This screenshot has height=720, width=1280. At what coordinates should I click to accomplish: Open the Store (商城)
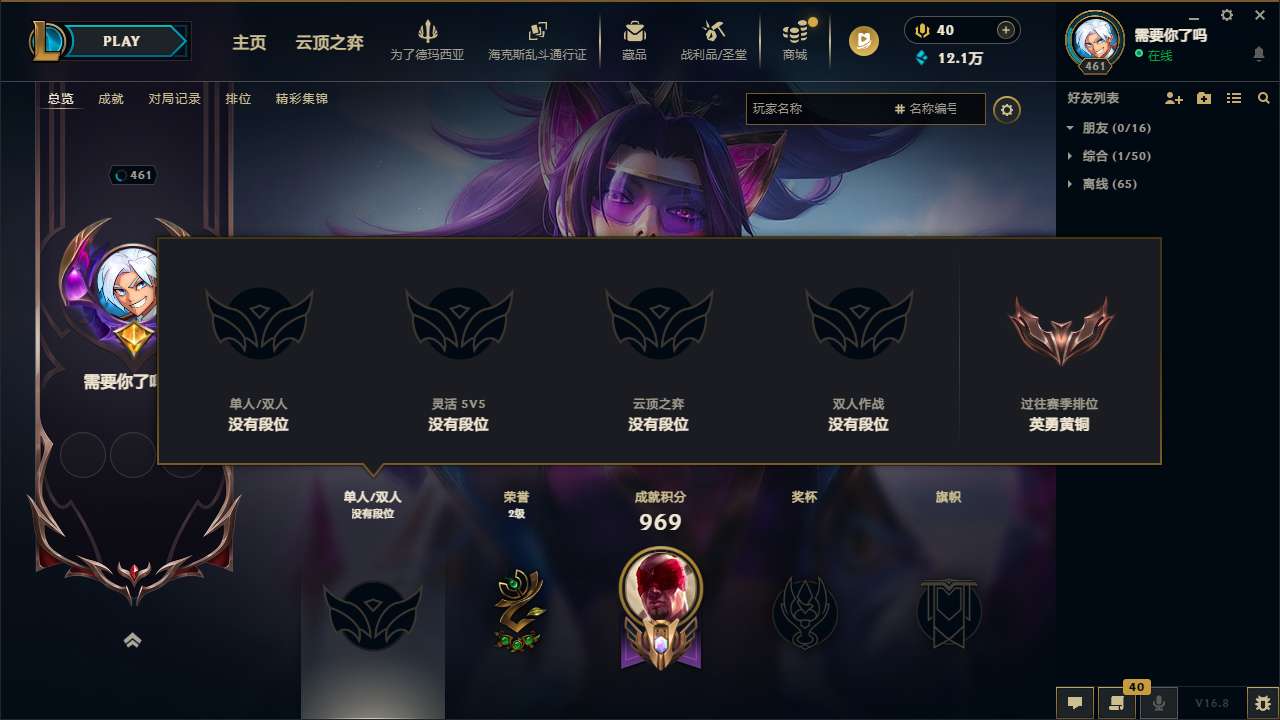click(795, 40)
